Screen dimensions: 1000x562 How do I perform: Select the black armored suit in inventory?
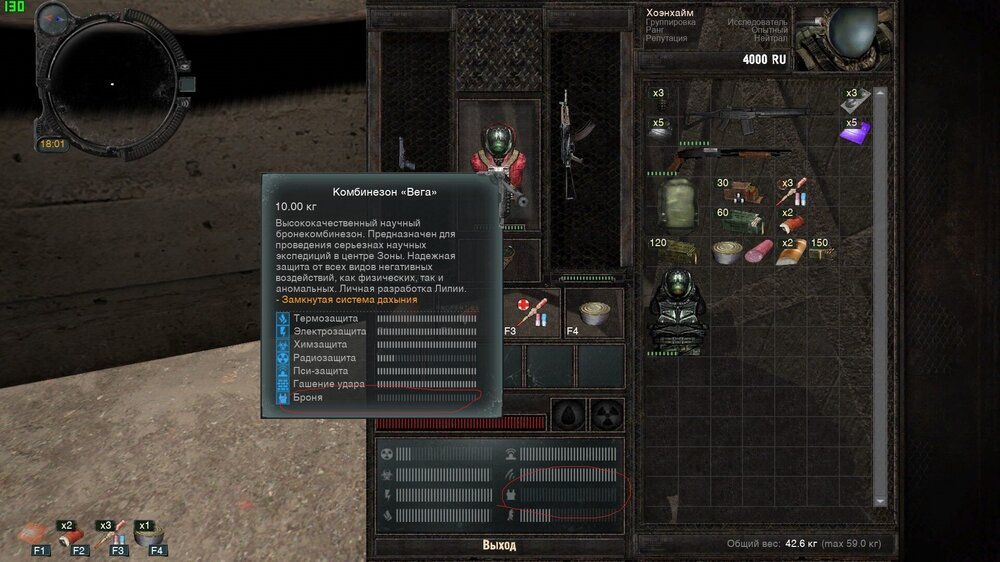680,308
